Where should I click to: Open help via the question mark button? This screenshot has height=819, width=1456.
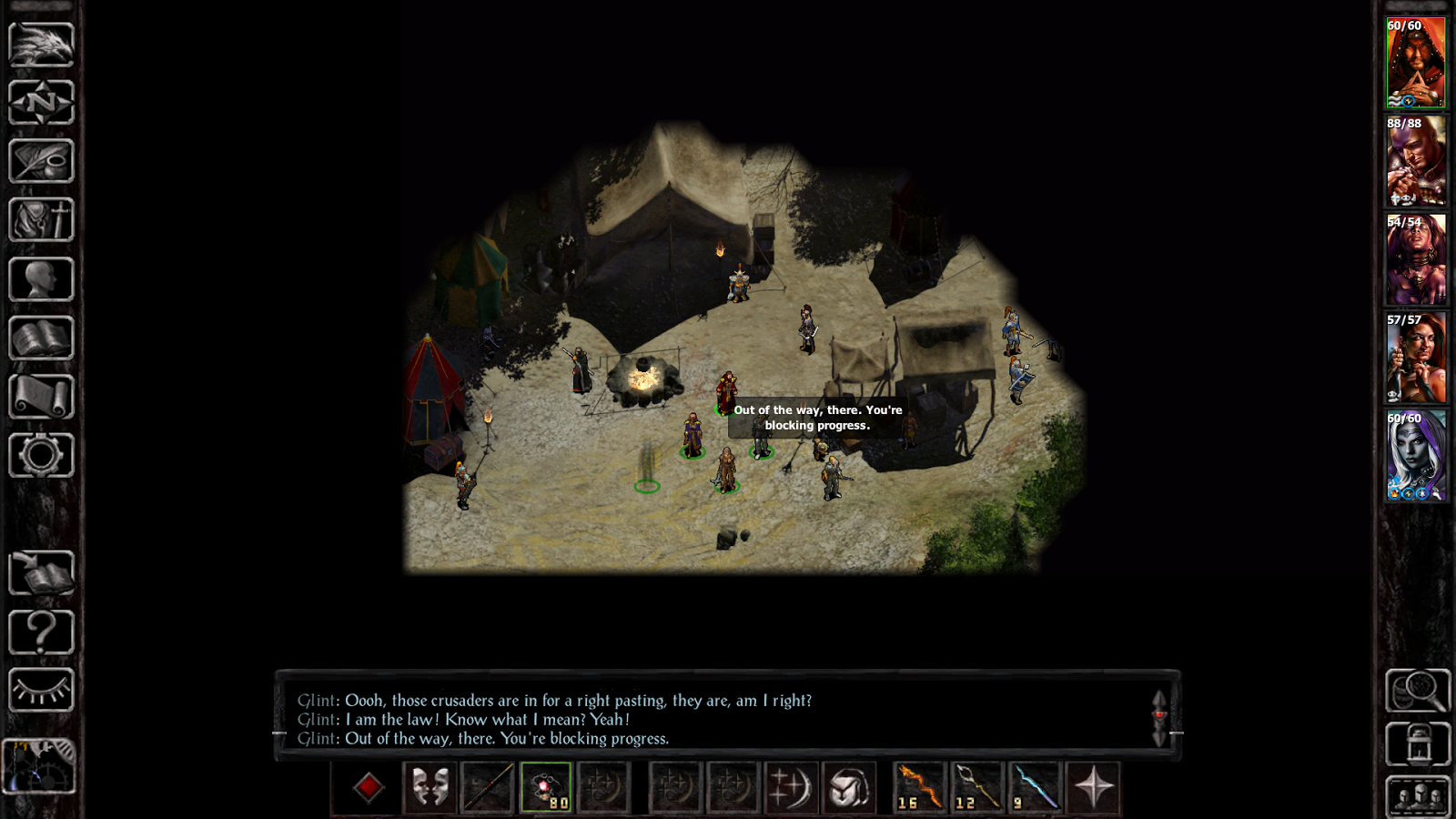(x=41, y=630)
